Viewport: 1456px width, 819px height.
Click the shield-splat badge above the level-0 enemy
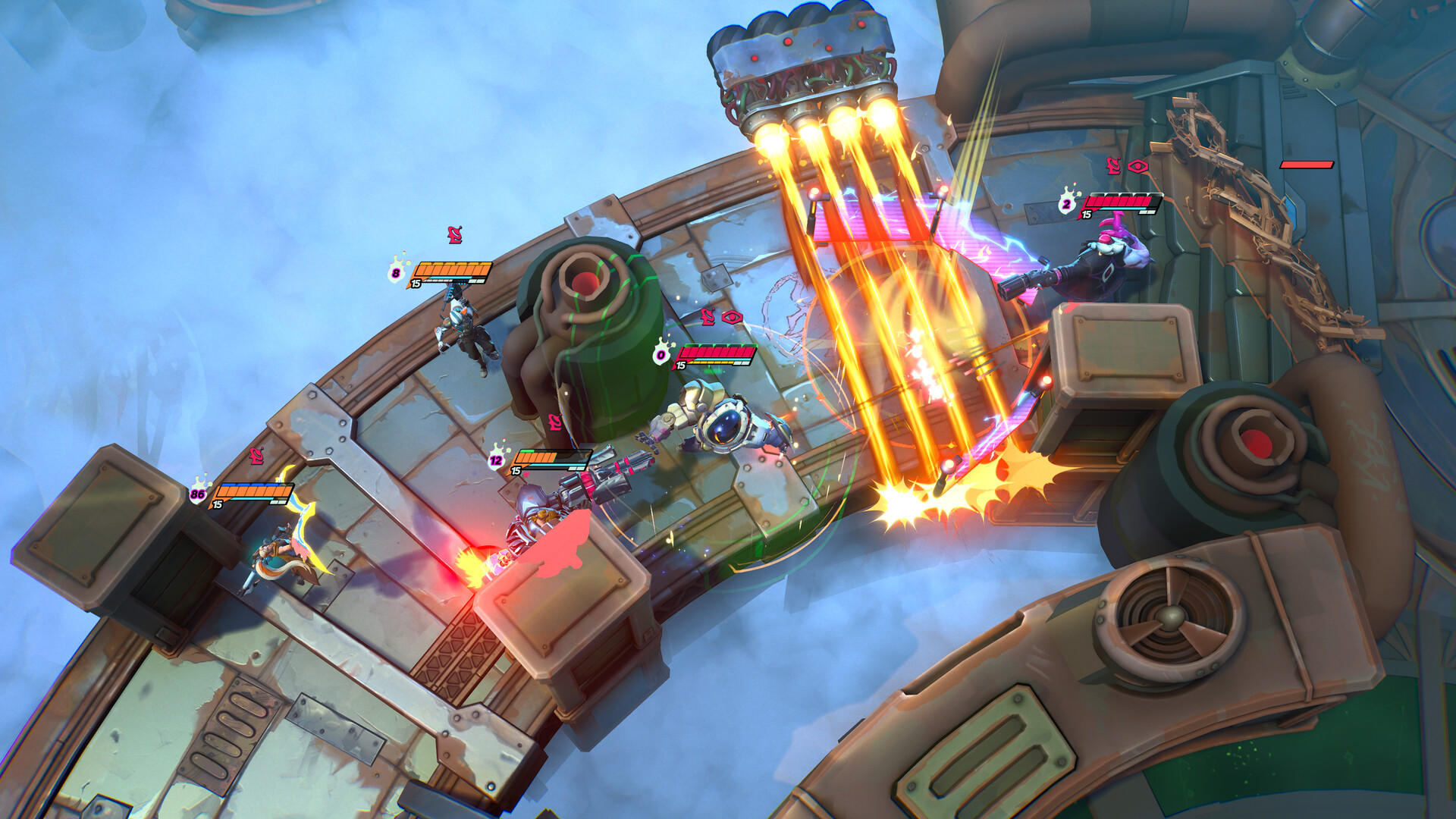tap(661, 354)
